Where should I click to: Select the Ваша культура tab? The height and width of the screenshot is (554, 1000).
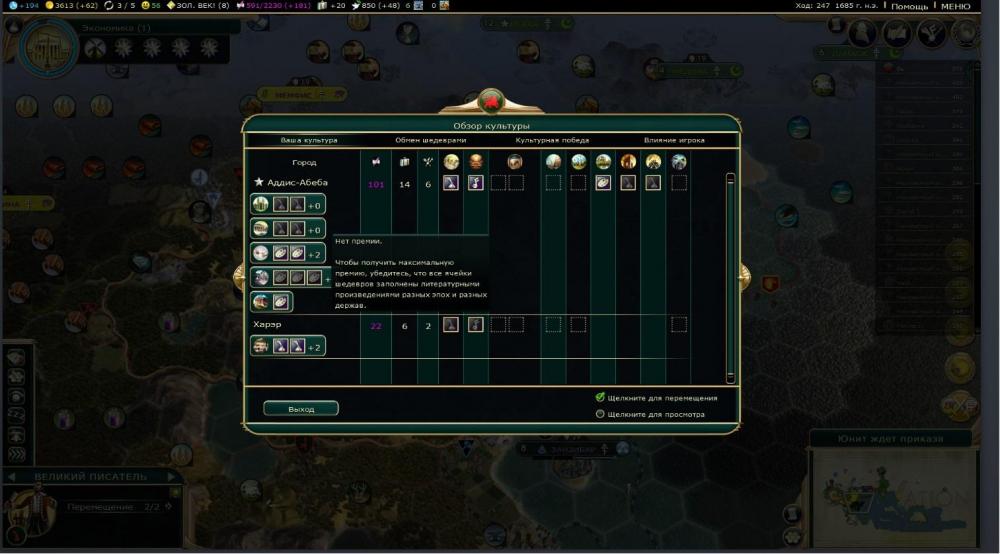(x=309, y=140)
